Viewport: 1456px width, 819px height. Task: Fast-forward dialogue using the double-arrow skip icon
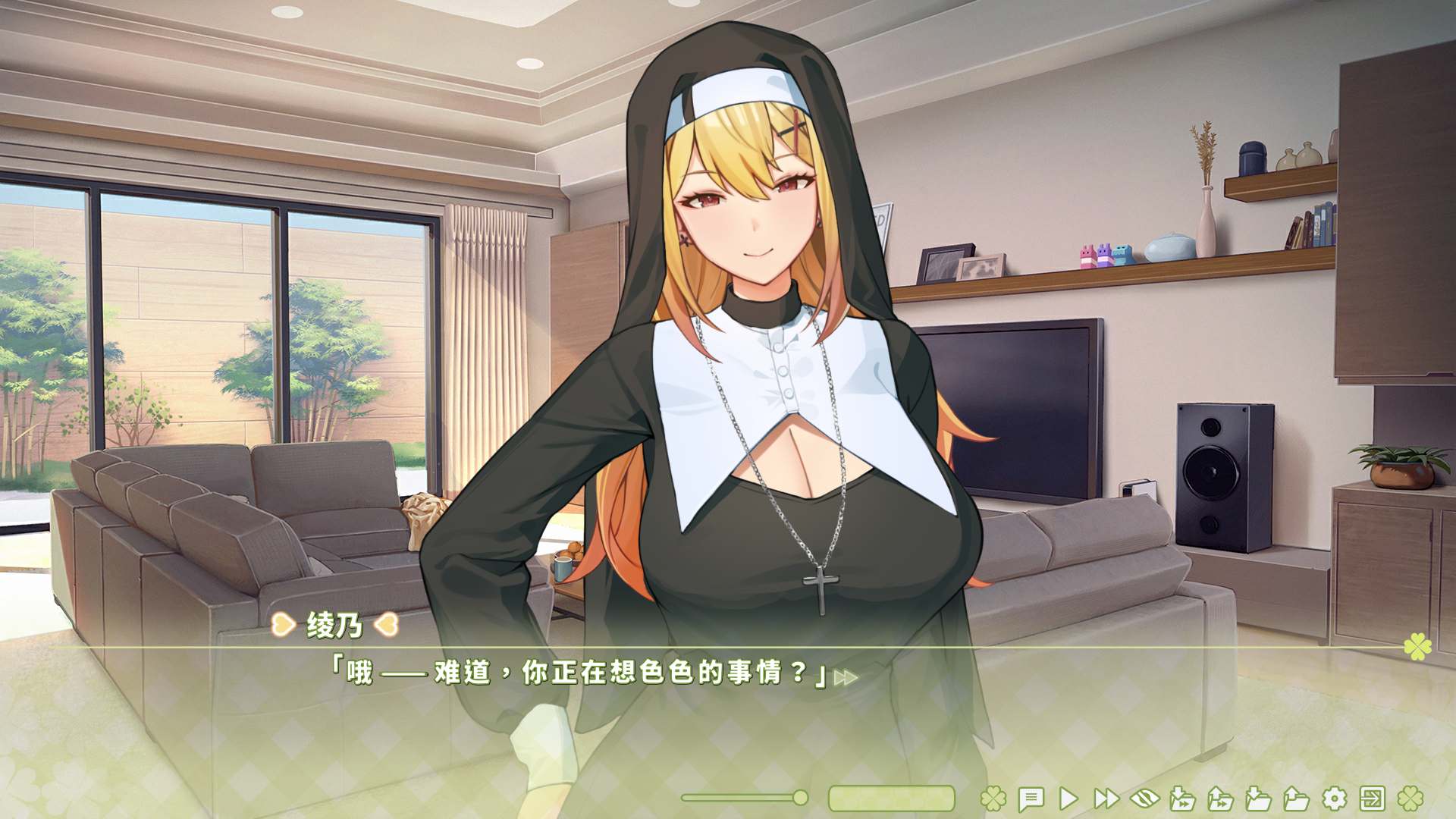click(x=1106, y=799)
